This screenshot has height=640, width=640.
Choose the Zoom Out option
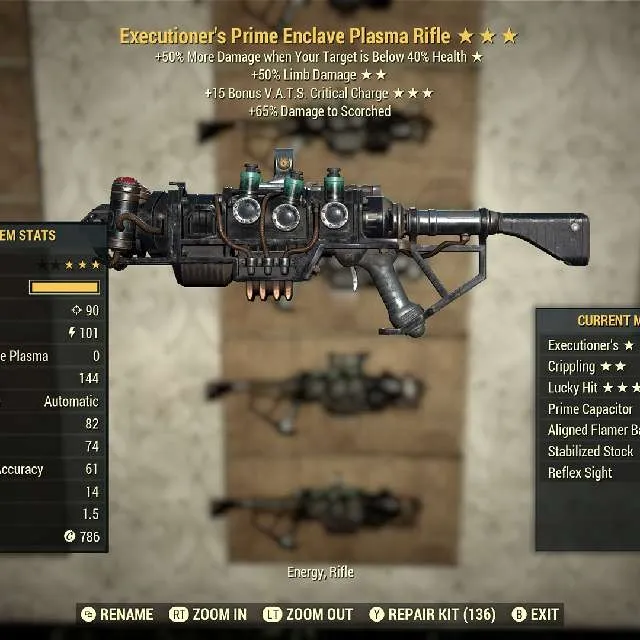(x=308, y=614)
